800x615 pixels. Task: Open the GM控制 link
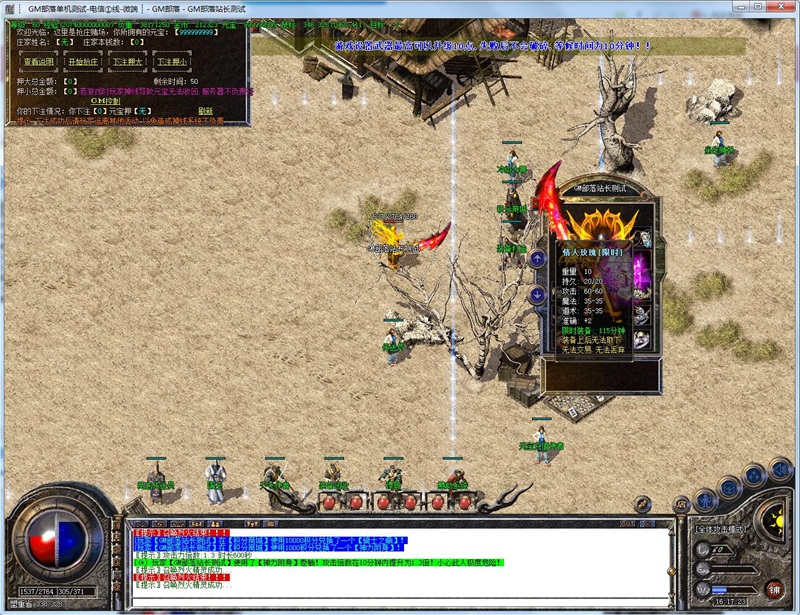tap(105, 100)
